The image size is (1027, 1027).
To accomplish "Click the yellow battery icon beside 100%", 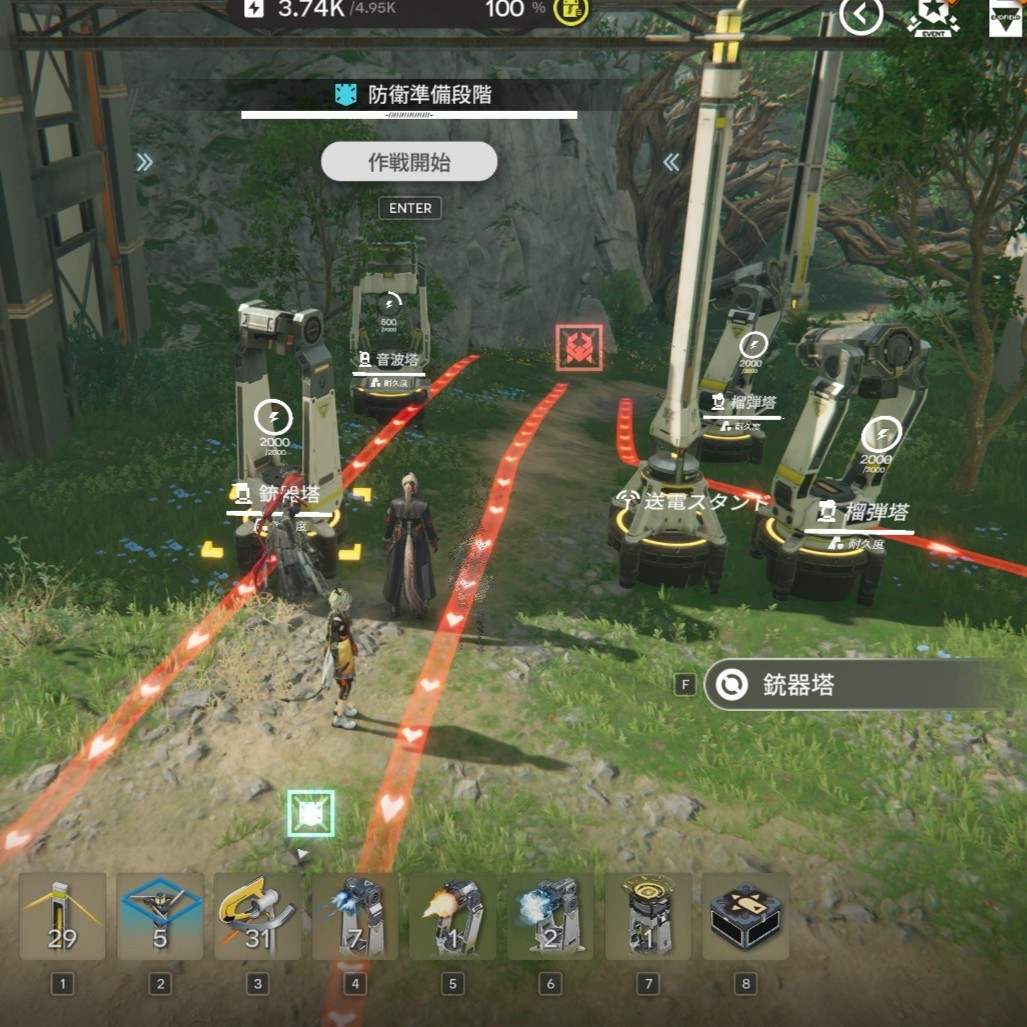I will pos(572,10).
